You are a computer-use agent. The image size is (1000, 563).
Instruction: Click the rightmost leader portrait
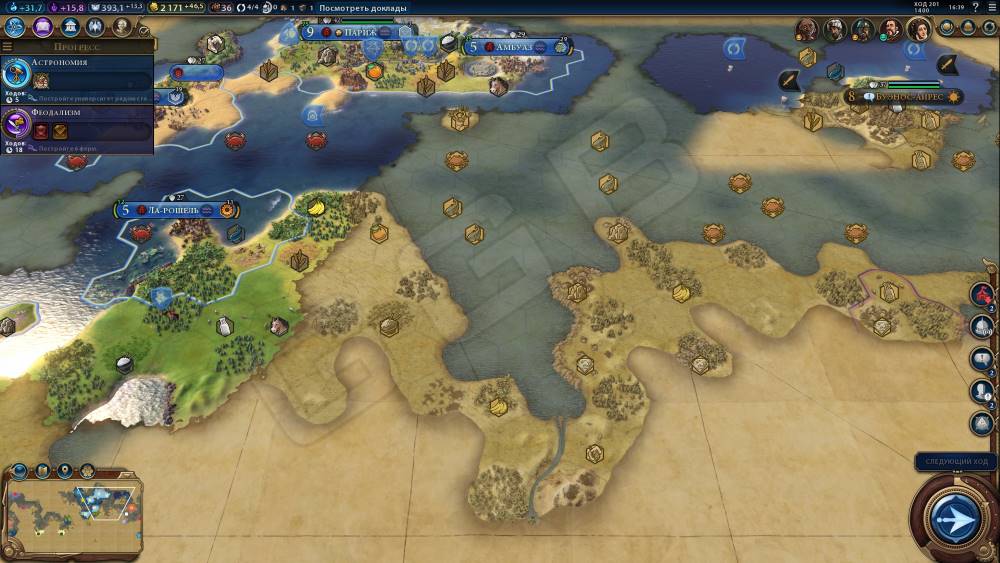pos(917,30)
